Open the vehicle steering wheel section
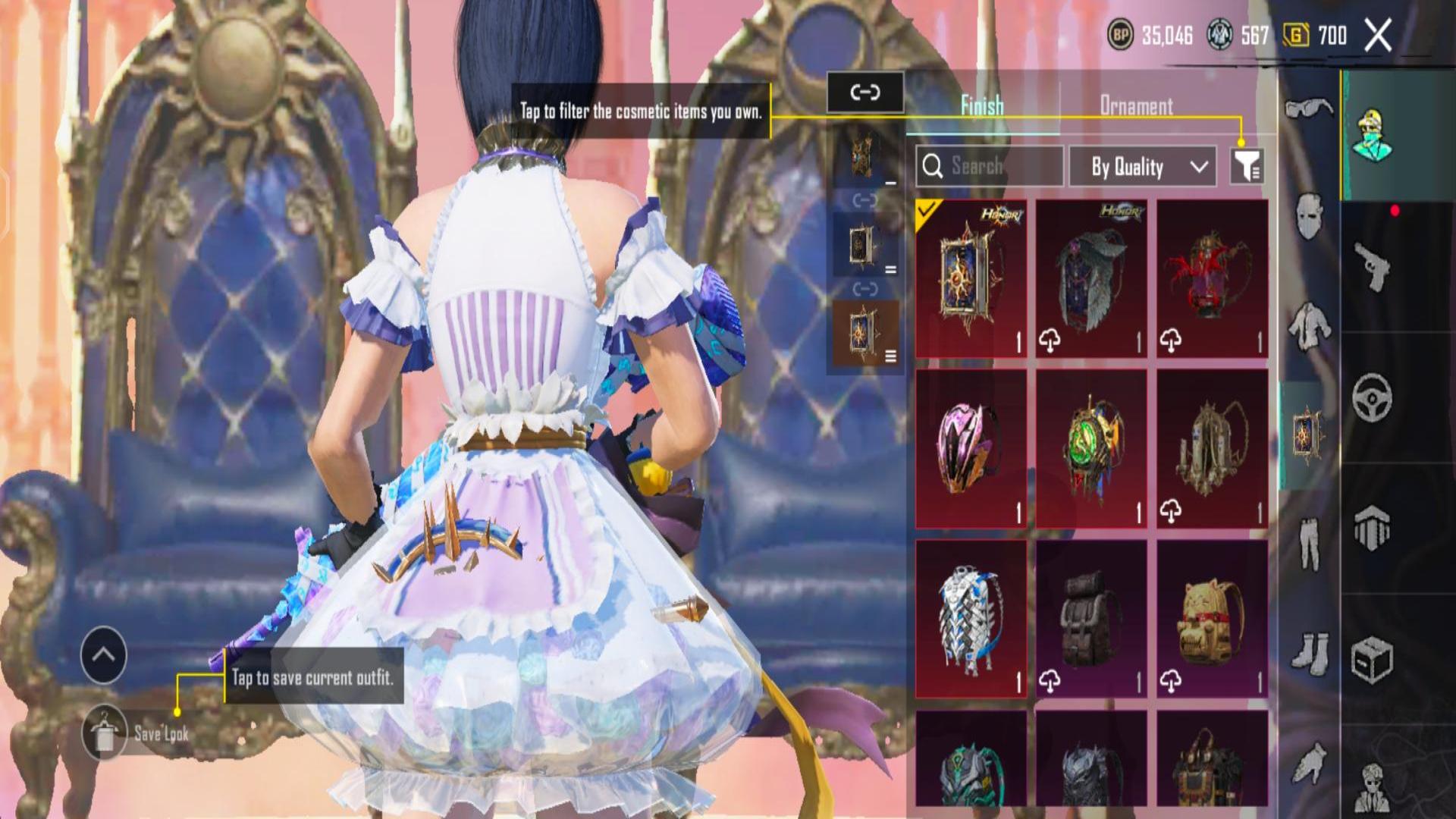This screenshot has width=1456, height=819. 1372,397
